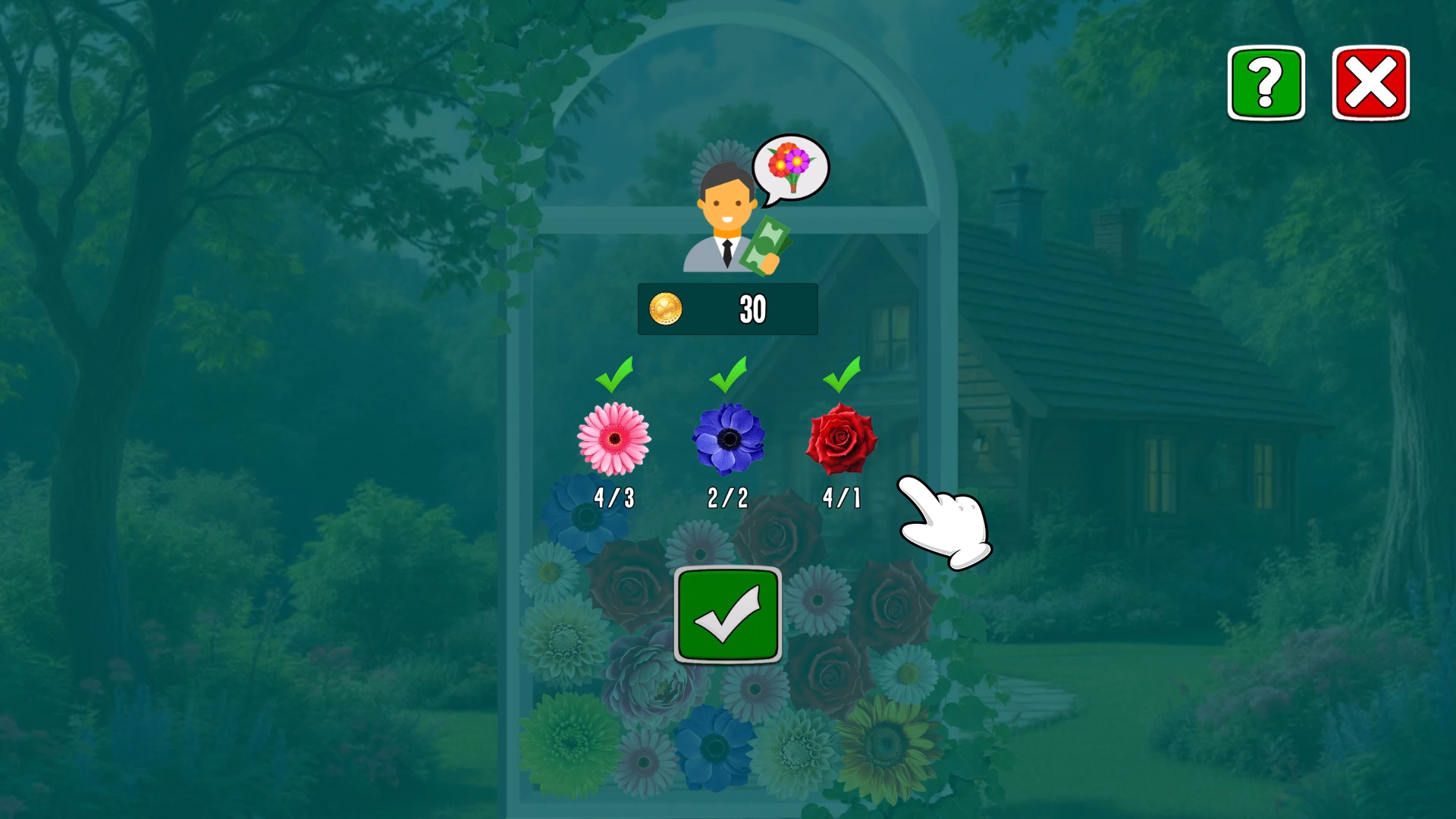1456x819 pixels.
Task: Open the coin balance panel
Action: [x=727, y=309]
